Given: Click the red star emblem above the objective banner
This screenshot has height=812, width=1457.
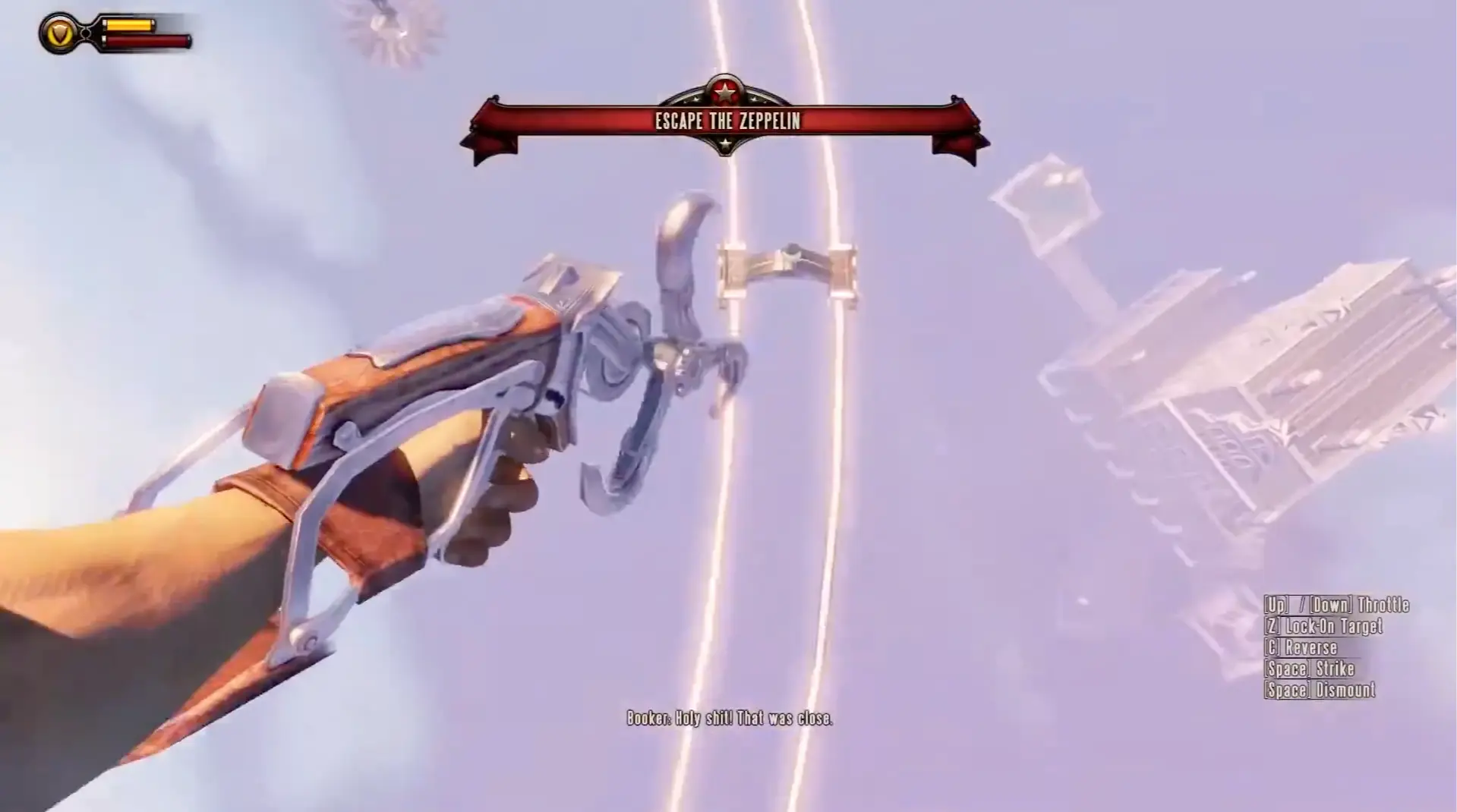Looking at the screenshot, I should tap(727, 91).
